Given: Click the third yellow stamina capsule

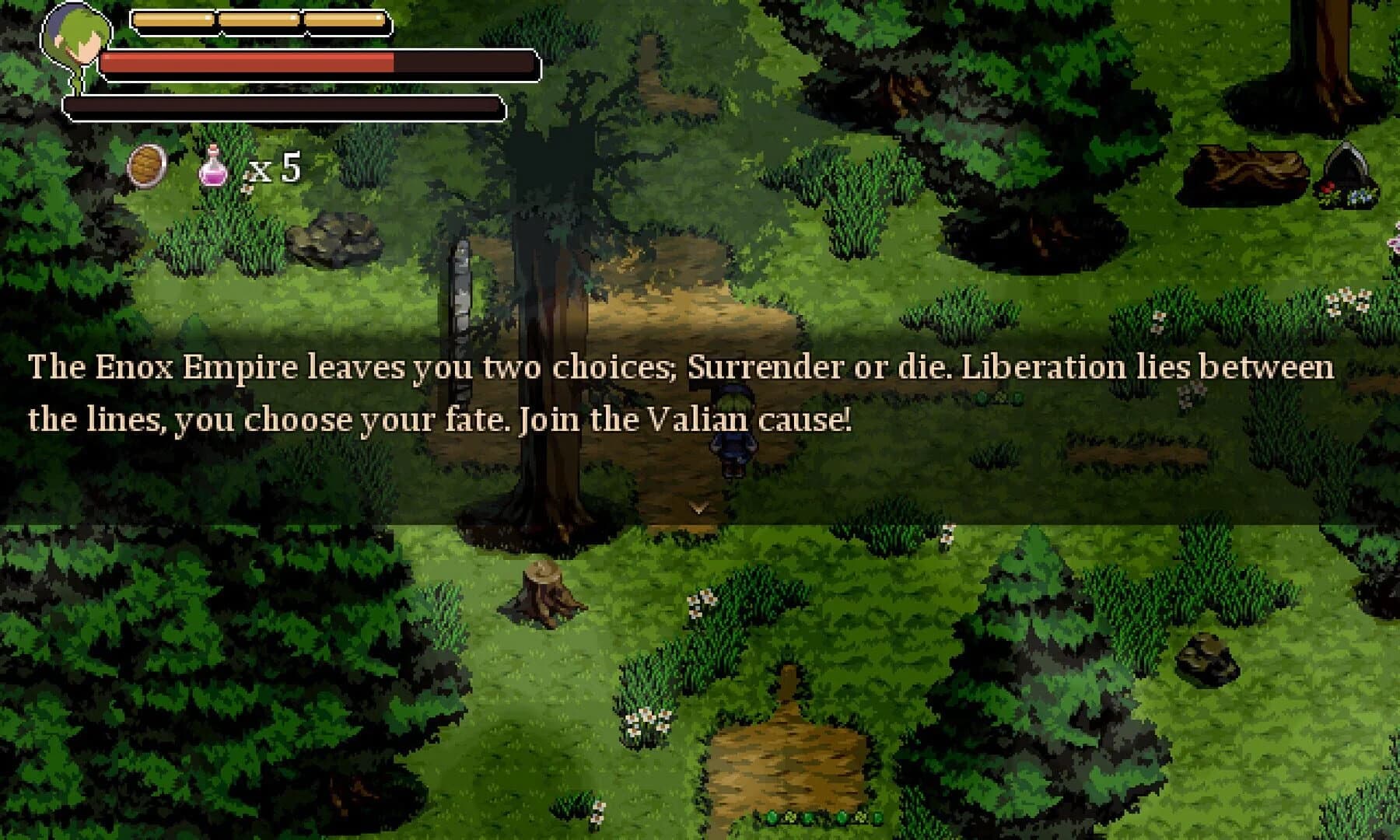Looking at the screenshot, I should coord(348,21).
